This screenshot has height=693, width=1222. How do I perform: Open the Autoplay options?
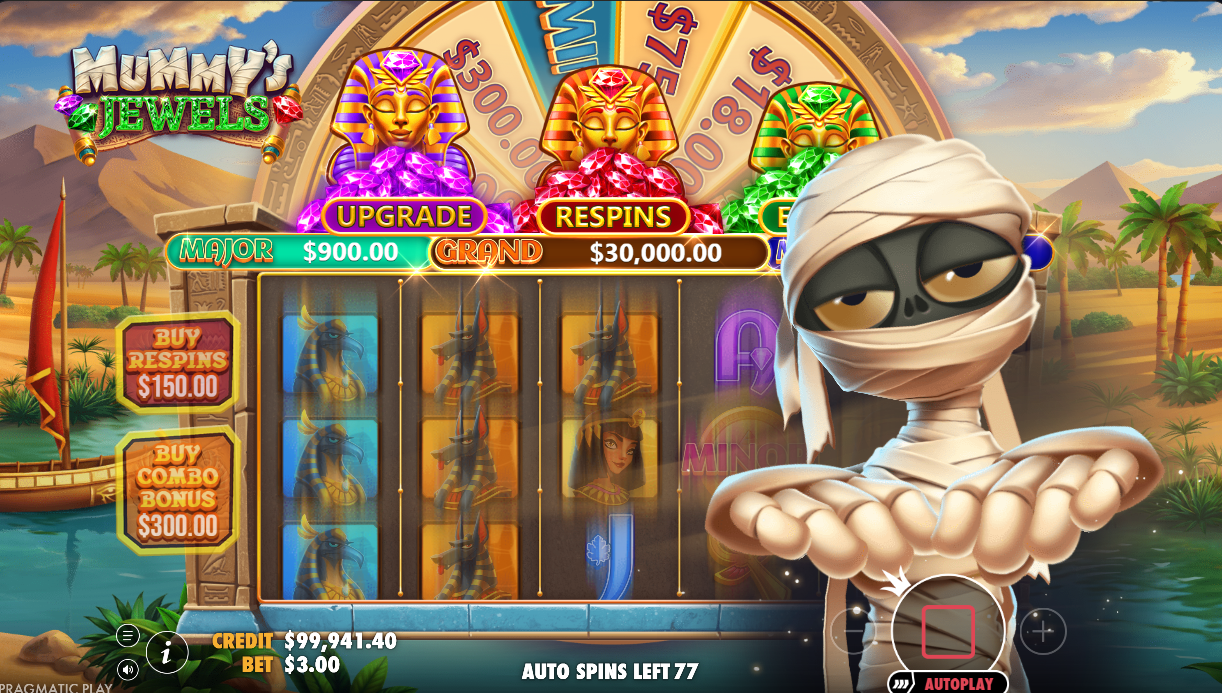tap(946, 683)
